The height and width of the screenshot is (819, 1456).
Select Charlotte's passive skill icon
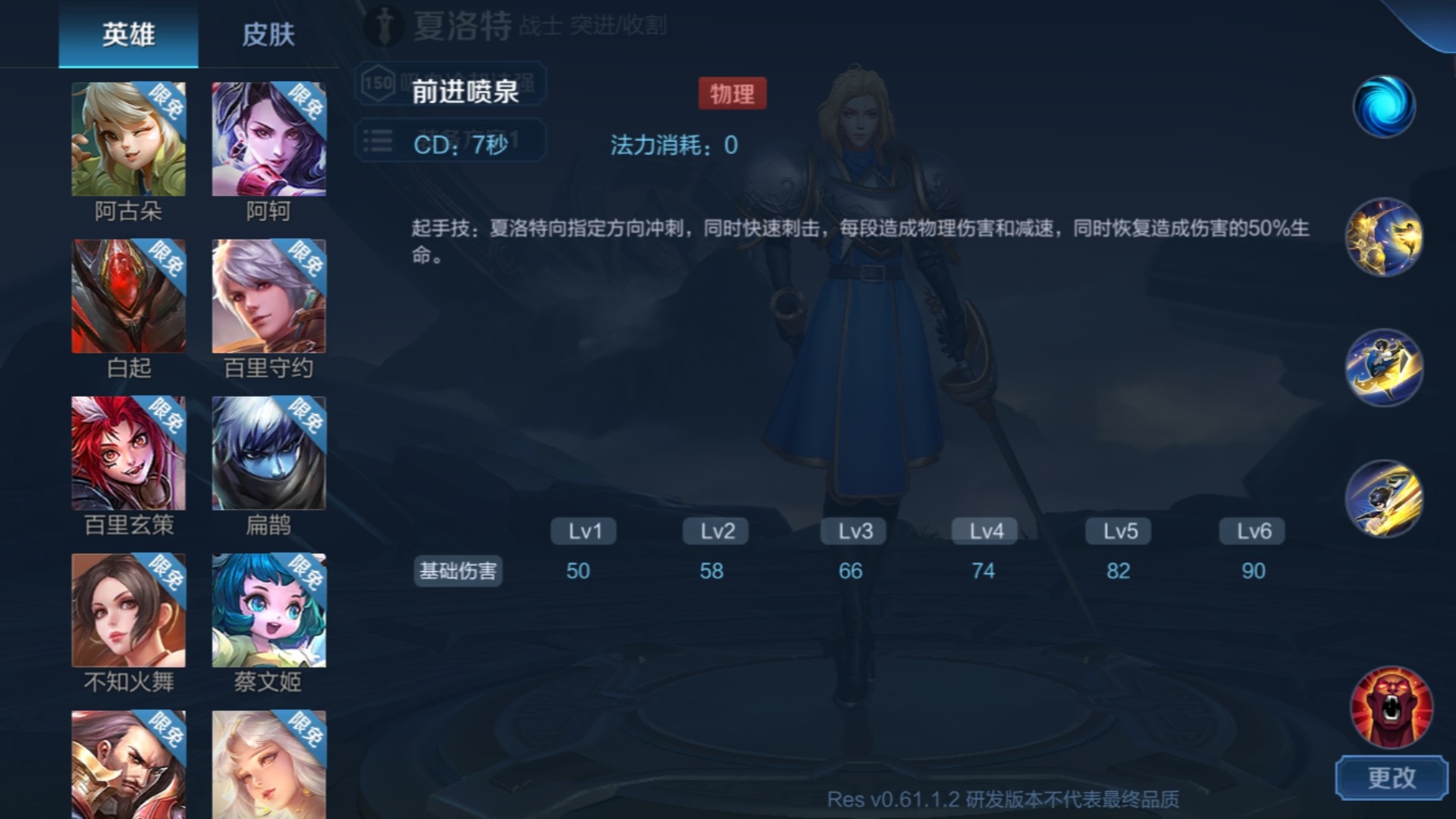click(x=1385, y=106)
